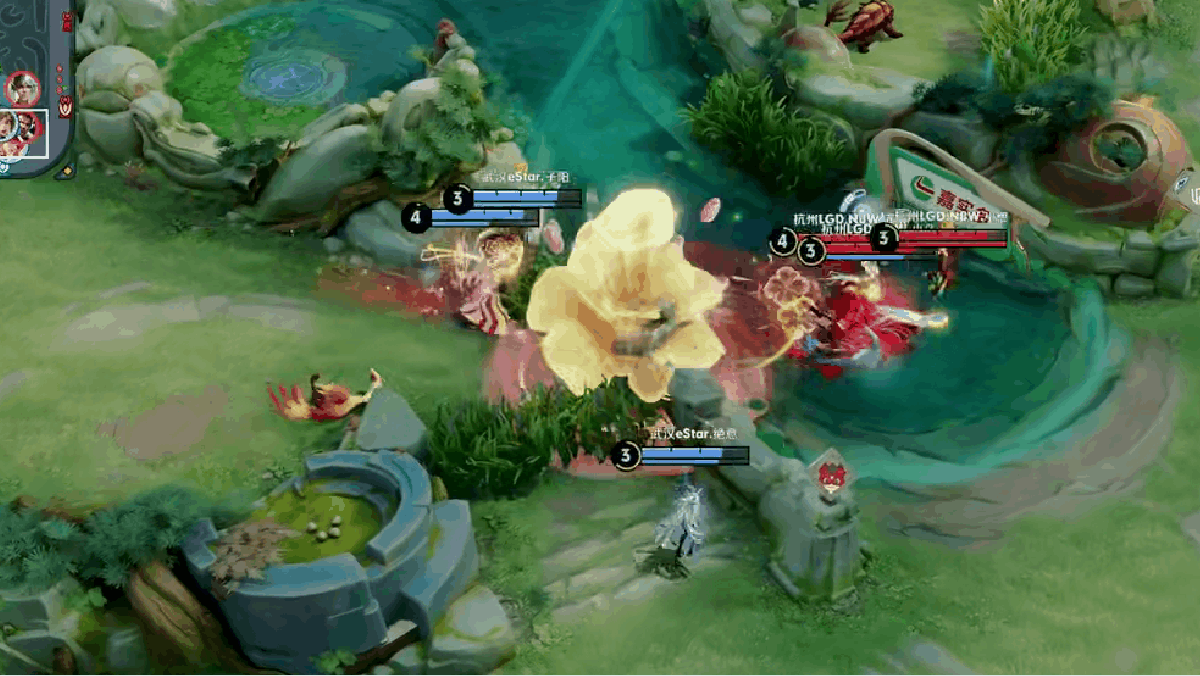Viewport: 1200px width, 676px height.
Task: Click the red tower marker beside the minion dots
Action: (66, 106)
